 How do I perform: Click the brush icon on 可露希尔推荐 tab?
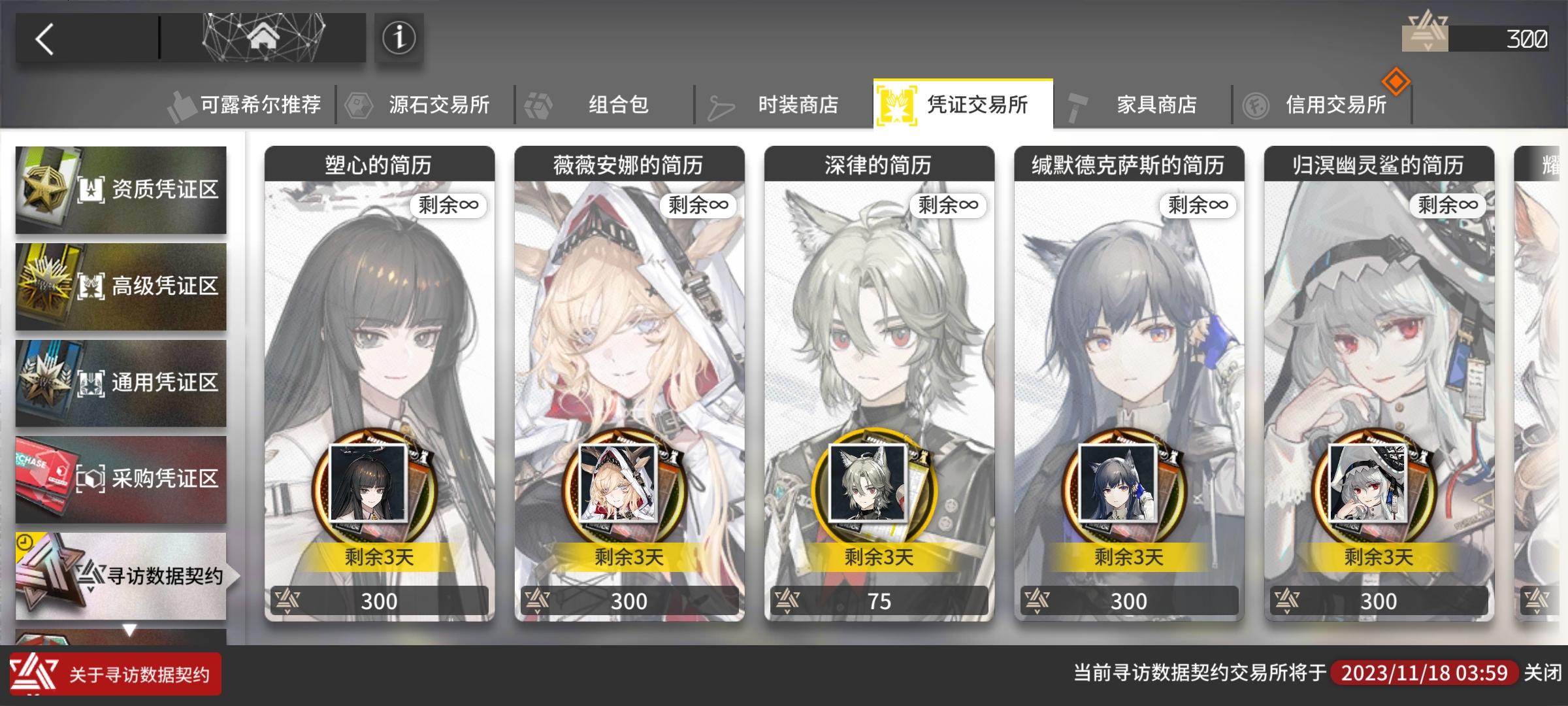click(x=184, y=103)
